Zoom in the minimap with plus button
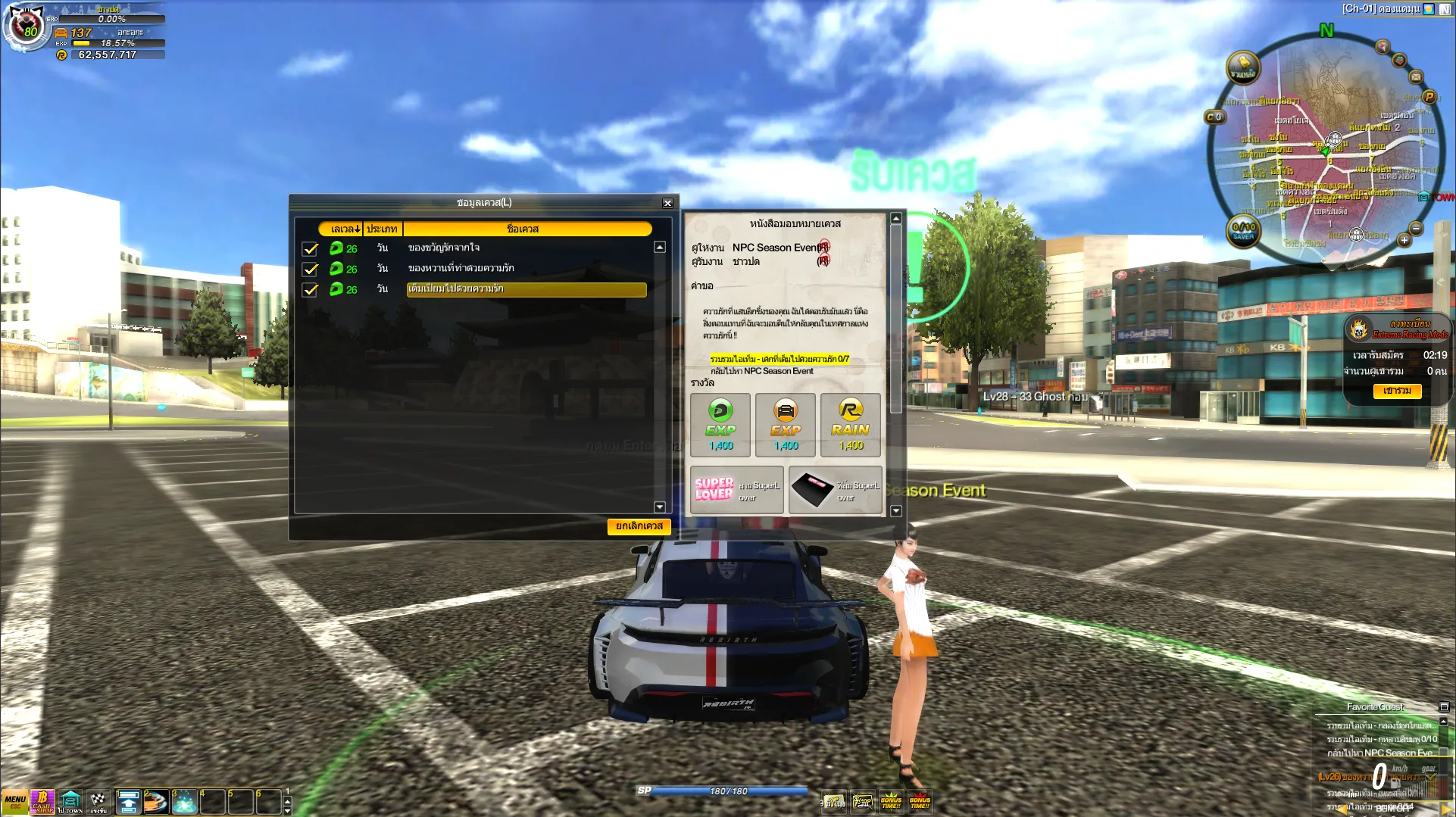The width and height of the screenshot is (1456, 817). click(1404, 240)
